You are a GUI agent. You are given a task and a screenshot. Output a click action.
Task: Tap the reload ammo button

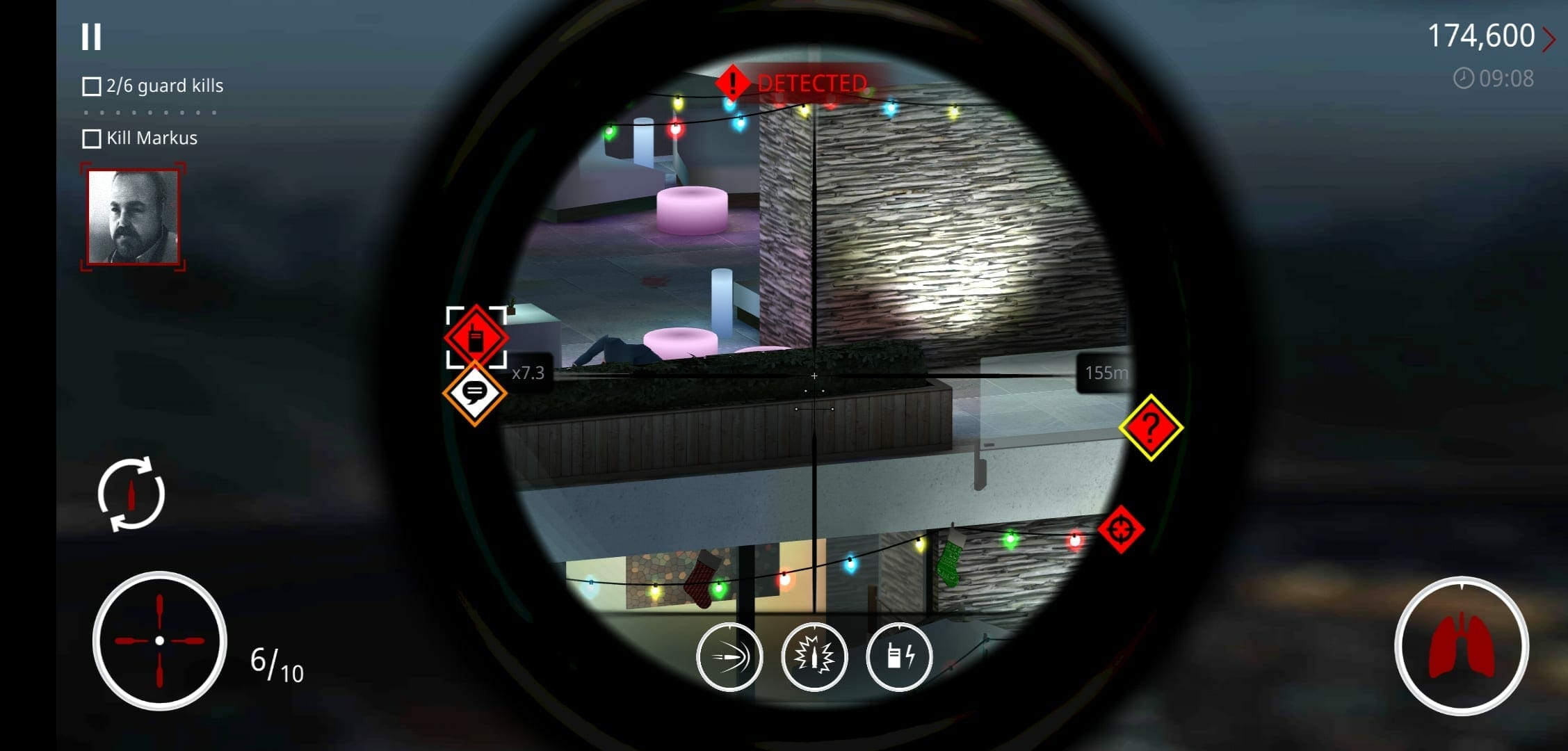click(131, 494)
